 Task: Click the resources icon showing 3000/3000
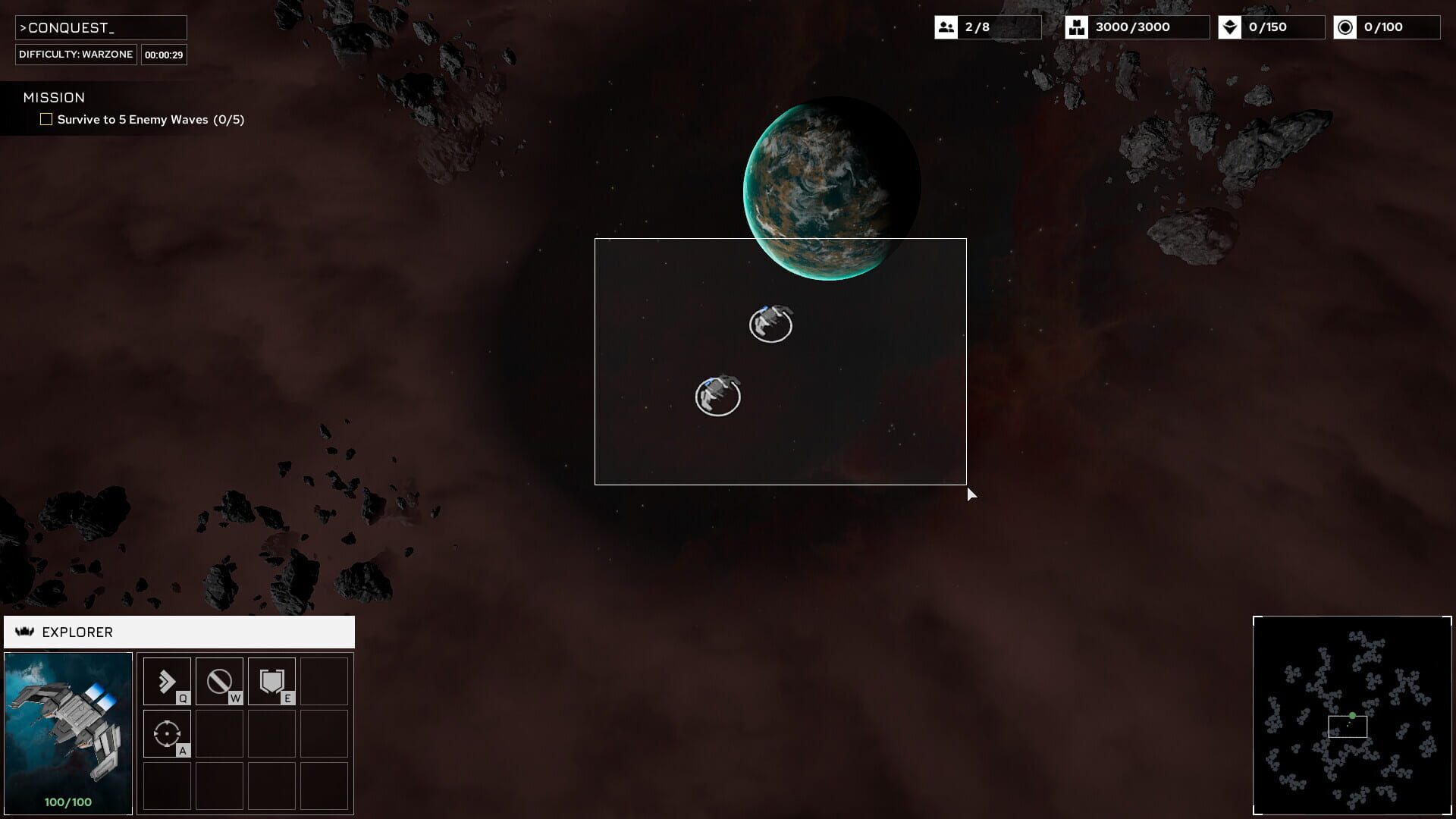[1078, 27]
